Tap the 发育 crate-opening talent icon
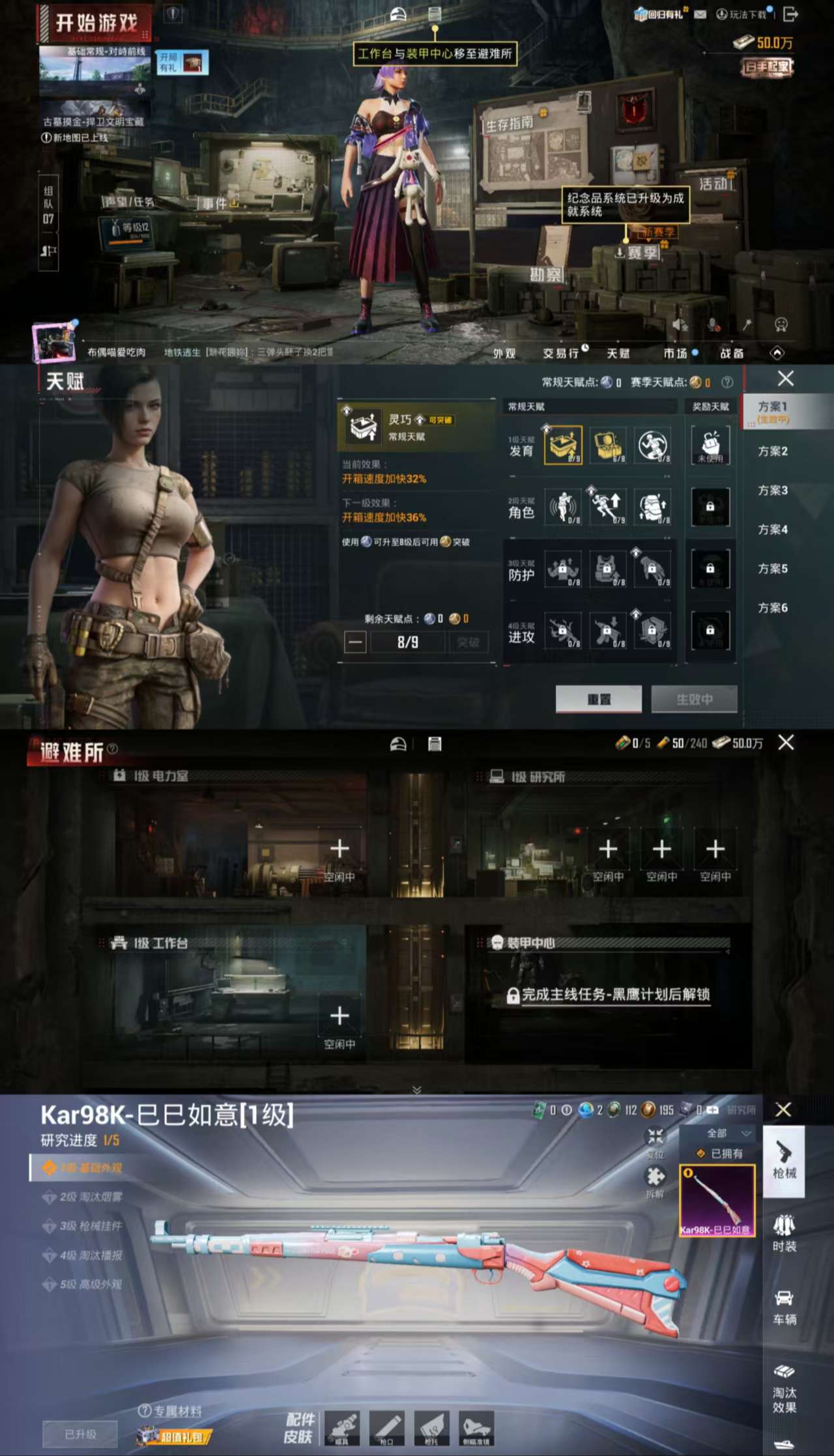 [x=564, y=446]
